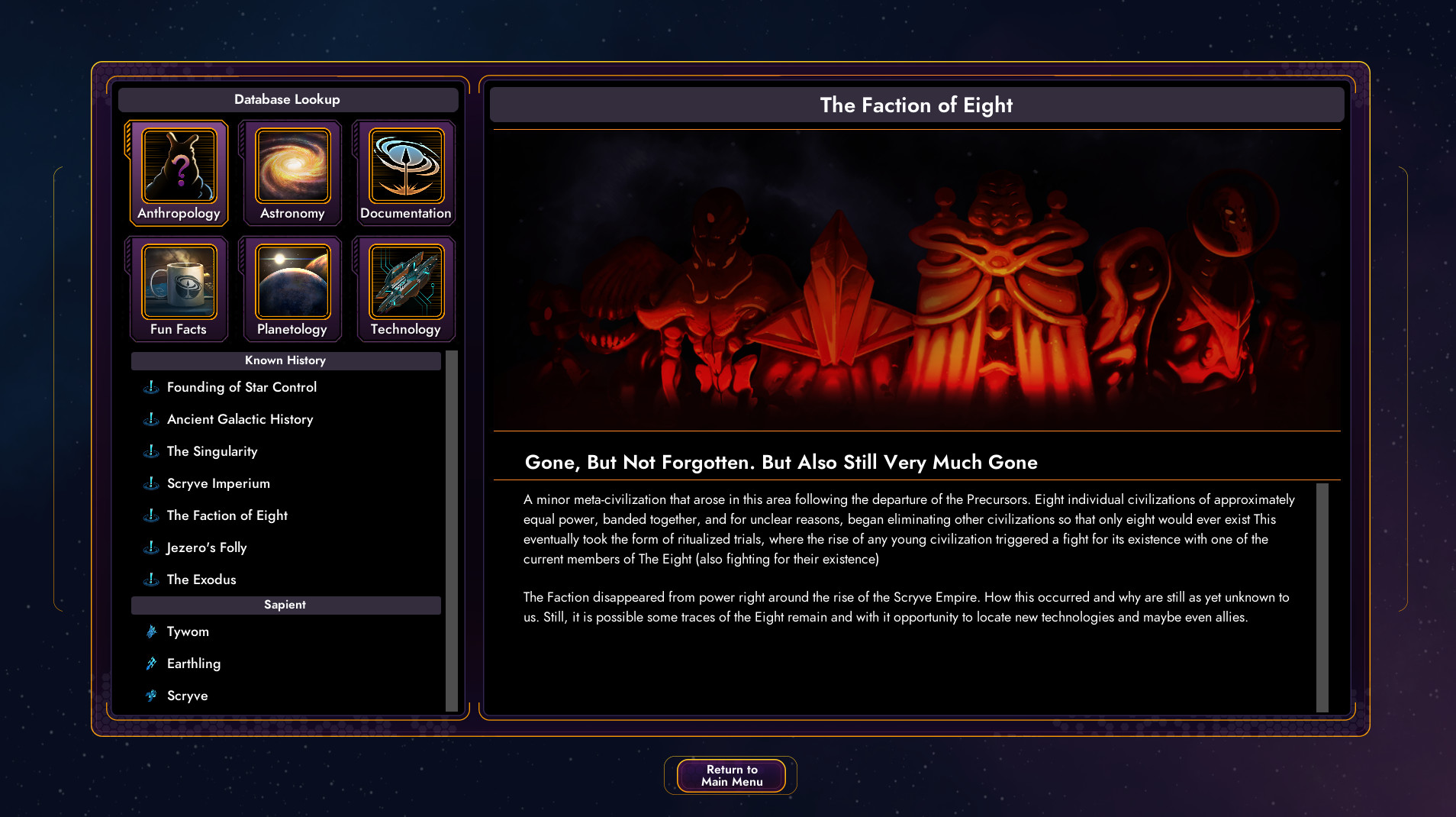Select the Scryve Imperium entry

(217, 483)
